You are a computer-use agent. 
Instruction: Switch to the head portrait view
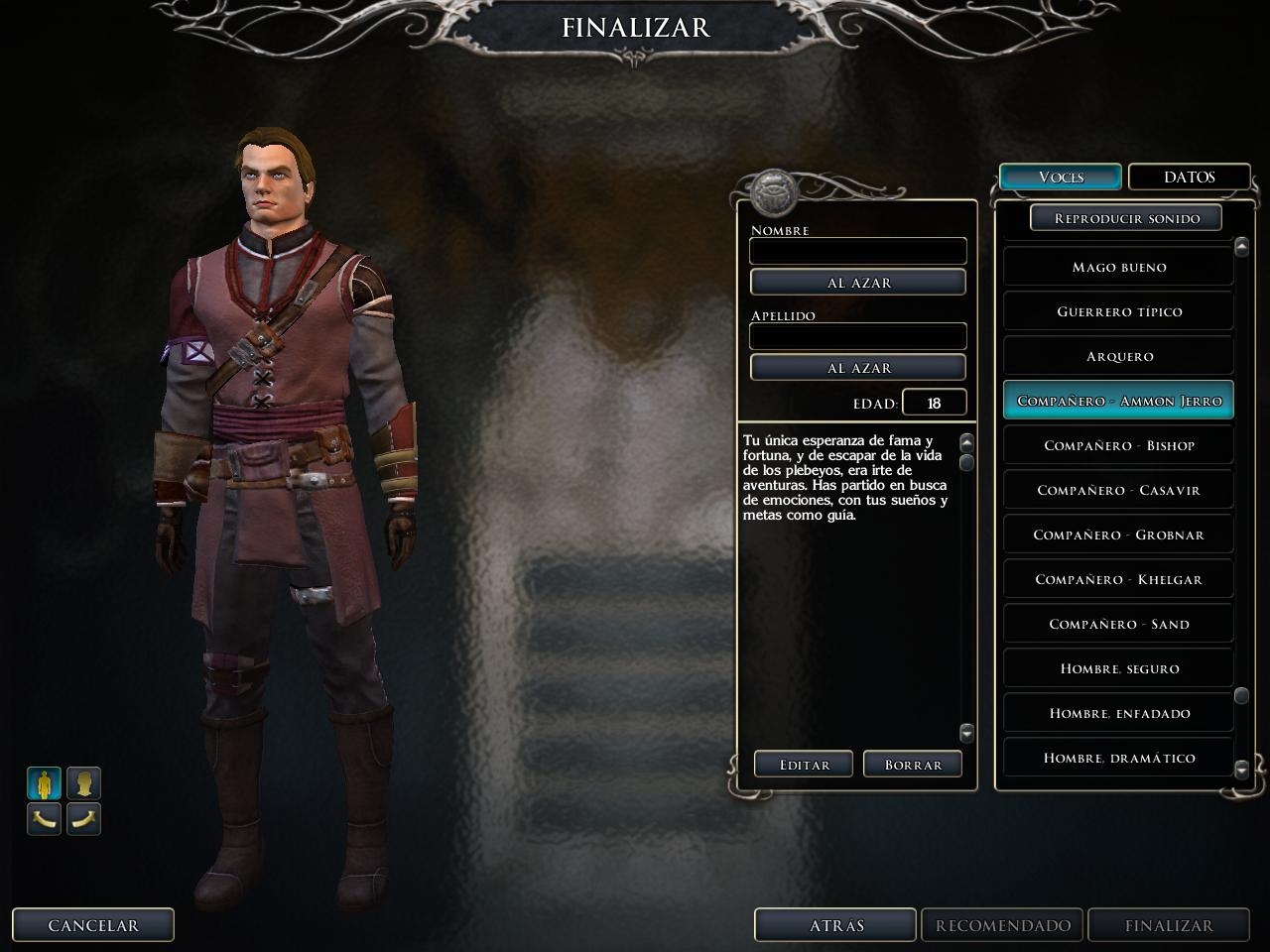(x=84, y=783)
